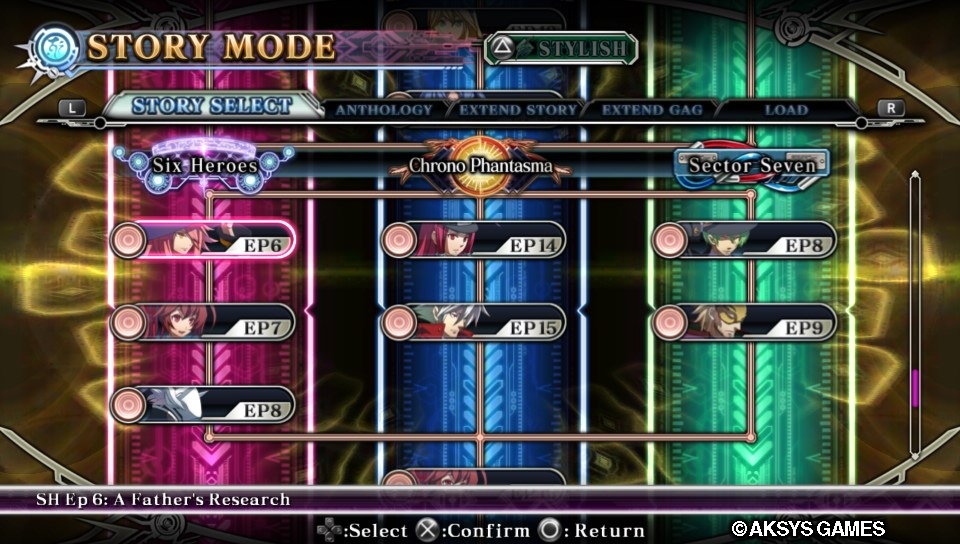Open Chrono Phantasma episode EP15
The image size is (960, 544).
coord(474,323)
